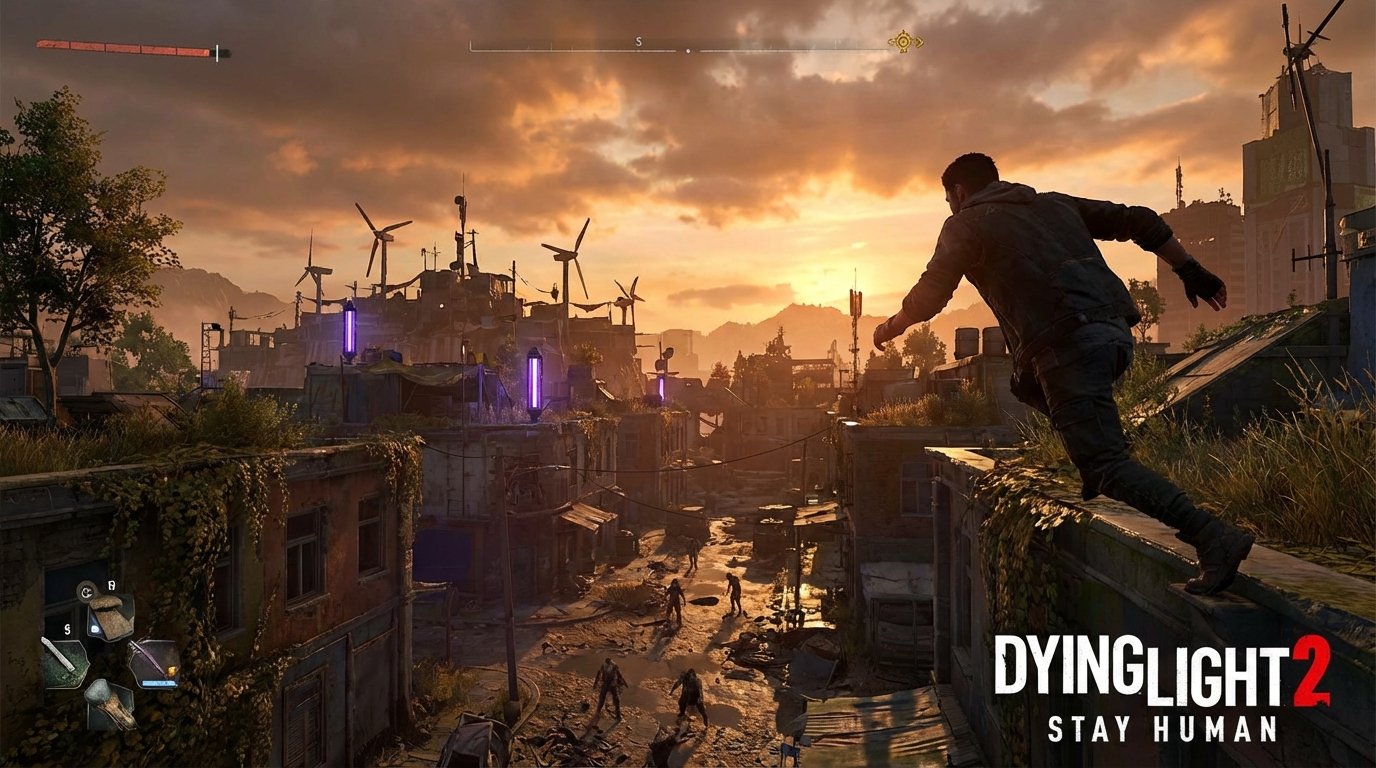The height and width of the screenshot is (768, 1376).
Task: Select the golden quest waypoint marker on compass
Action: pos(901,41)
